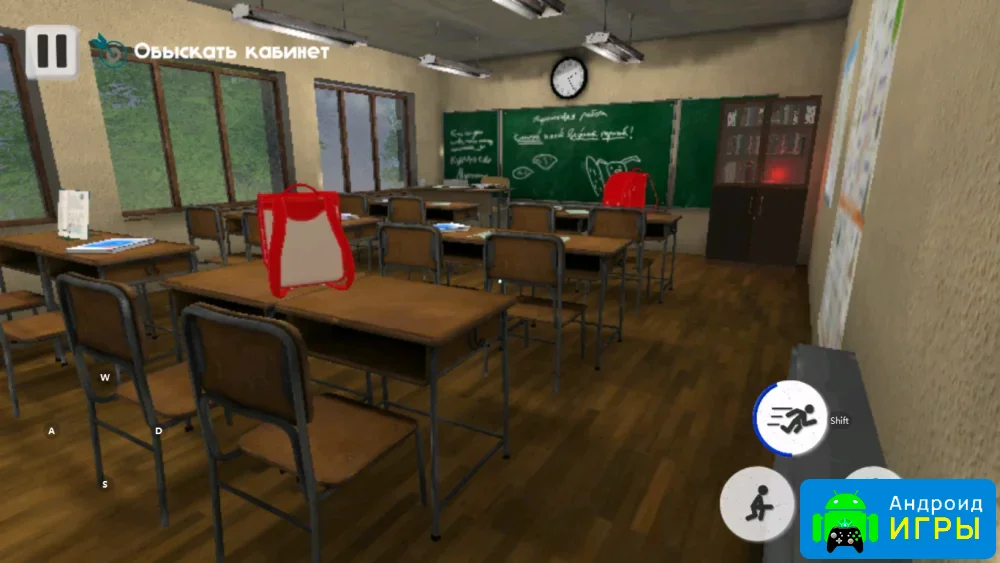Pause the game with the pause button

50,50
